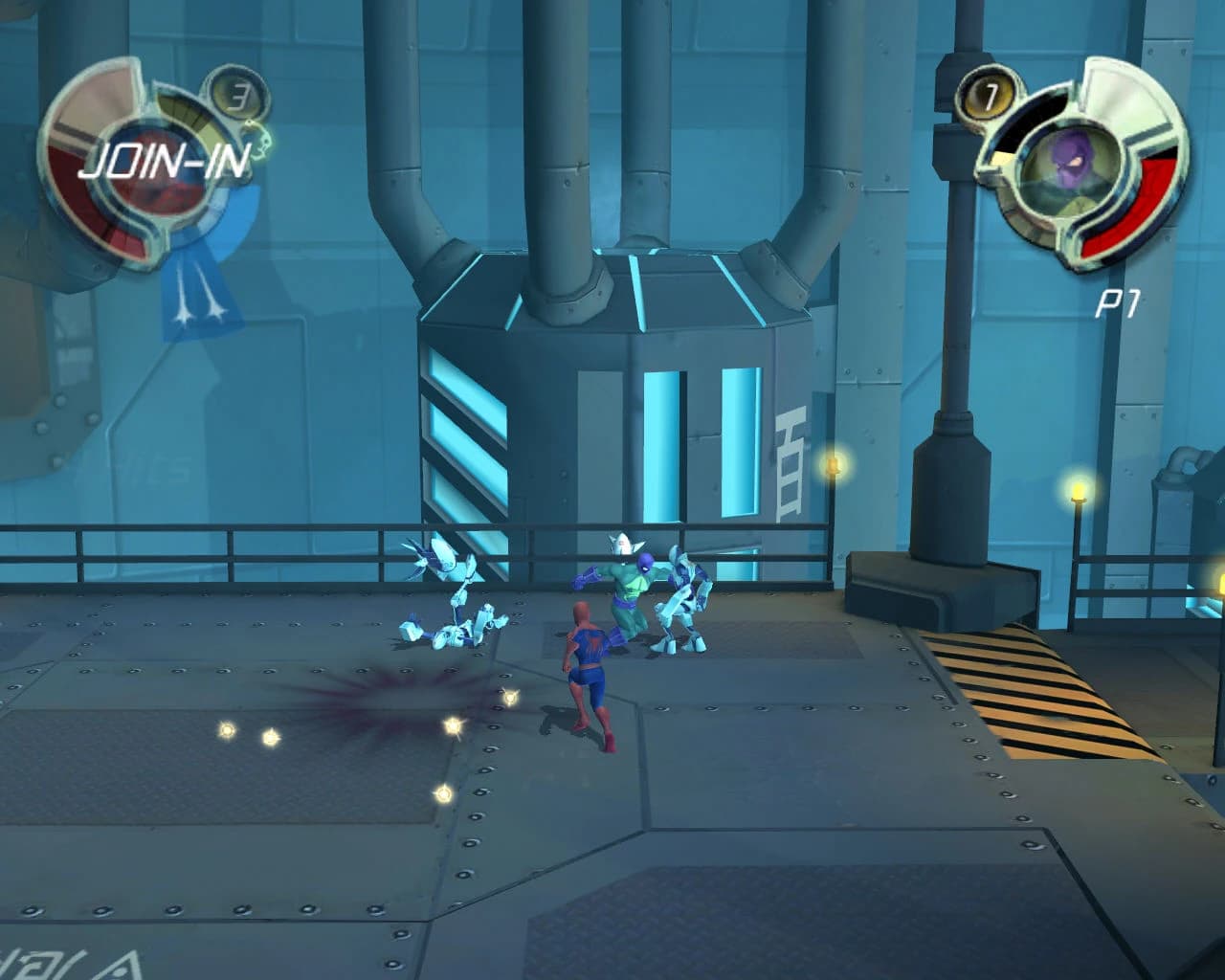
Task: Click the striped hazard ramp
Action: point(1038,689)
